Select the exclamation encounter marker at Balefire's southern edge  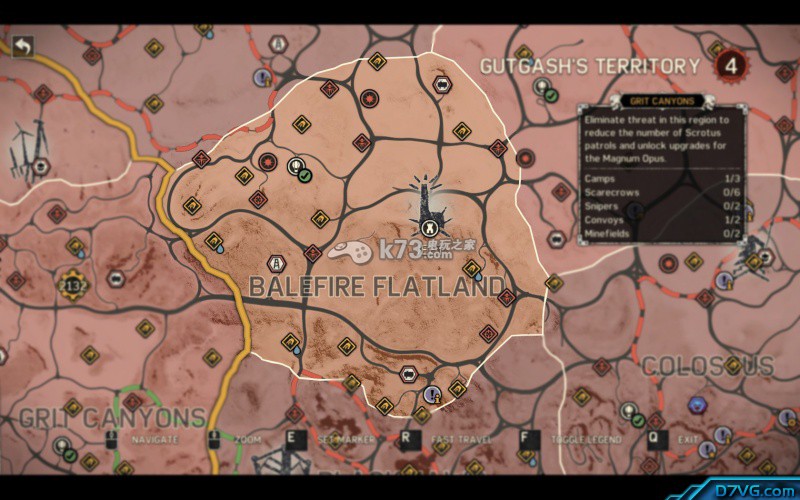click(432, 393)
